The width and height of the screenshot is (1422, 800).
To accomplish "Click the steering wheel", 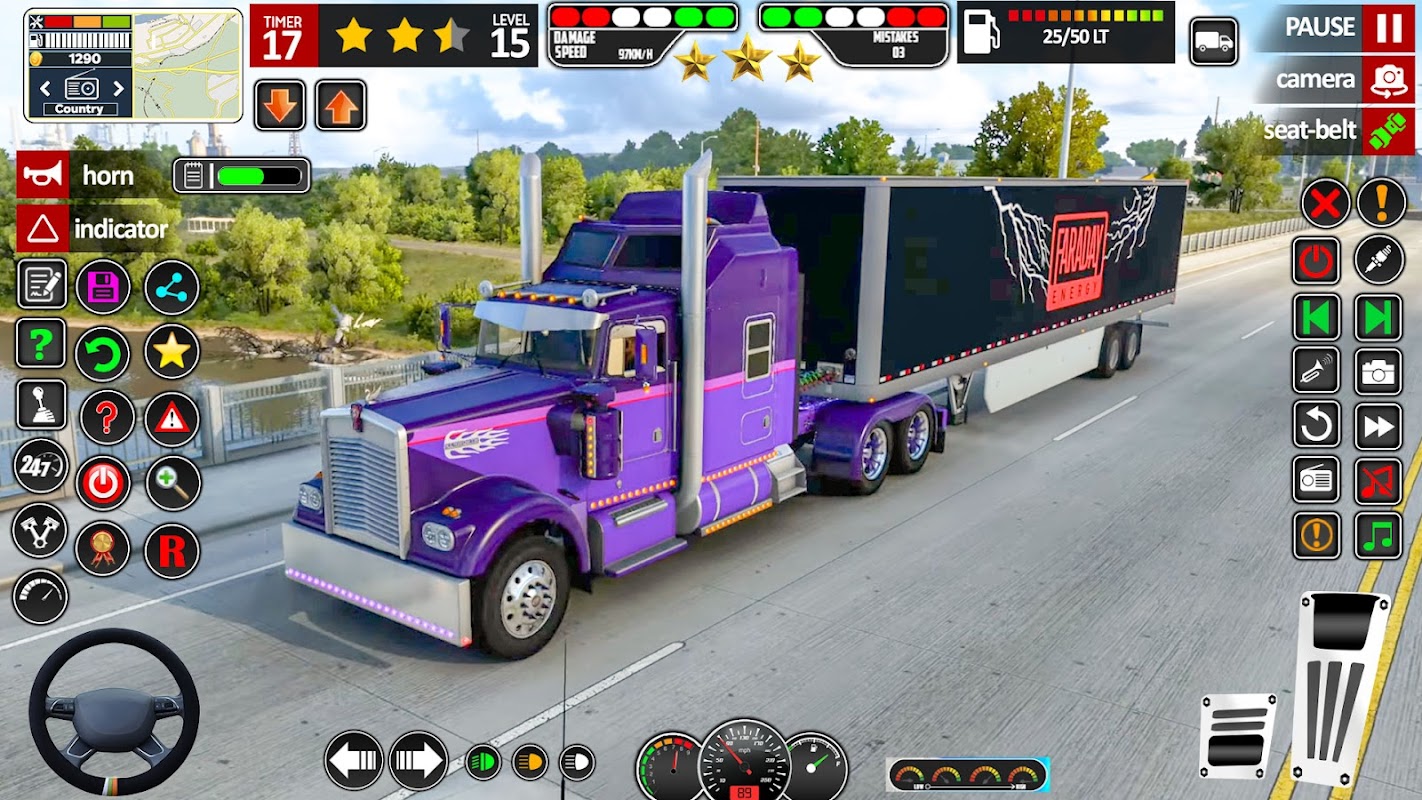I will click(113, 711).
